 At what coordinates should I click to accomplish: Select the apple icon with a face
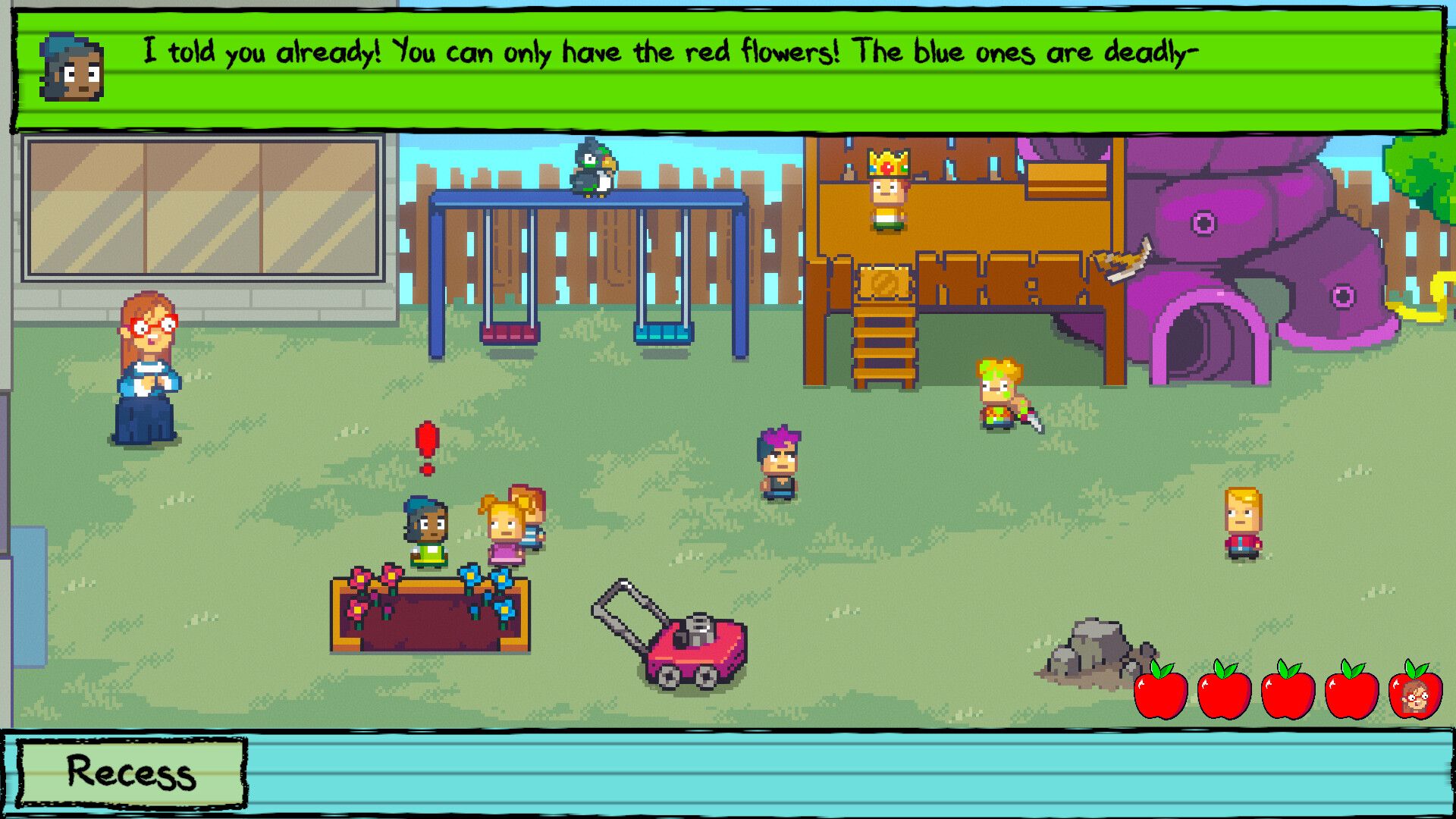(1415, 692)
